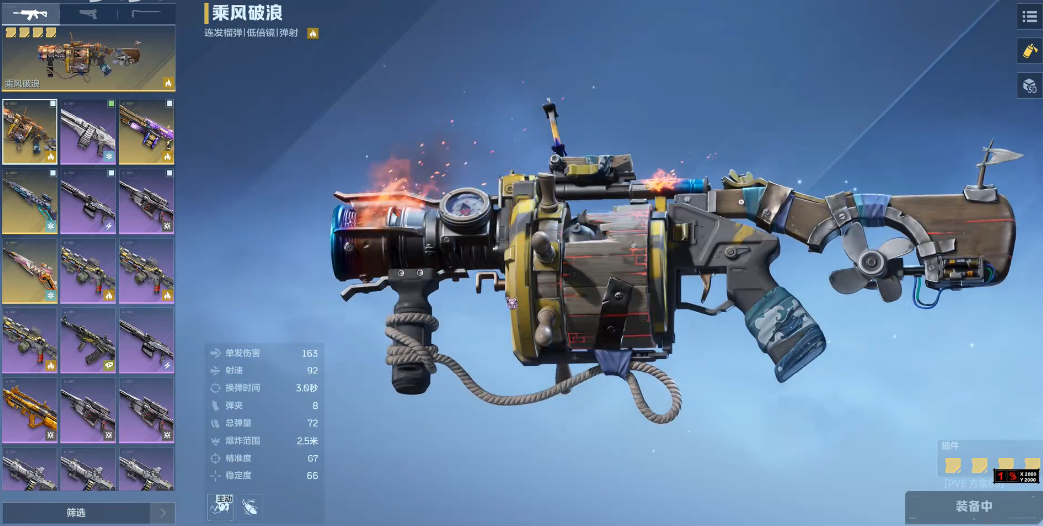1043x526 pixels.
Task: Pick the blue sniper rifle on gold background
Action: click(30, 200)
